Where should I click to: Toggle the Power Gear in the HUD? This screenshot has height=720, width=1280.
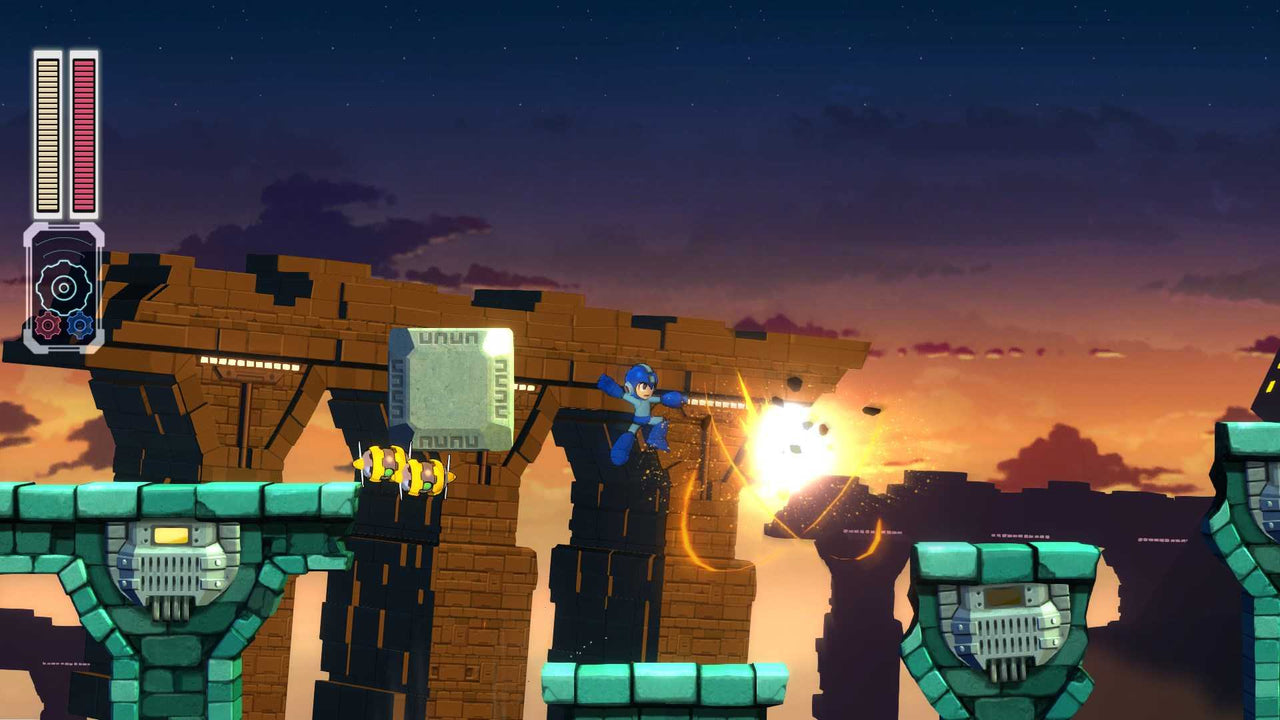(x=48, y=326)
